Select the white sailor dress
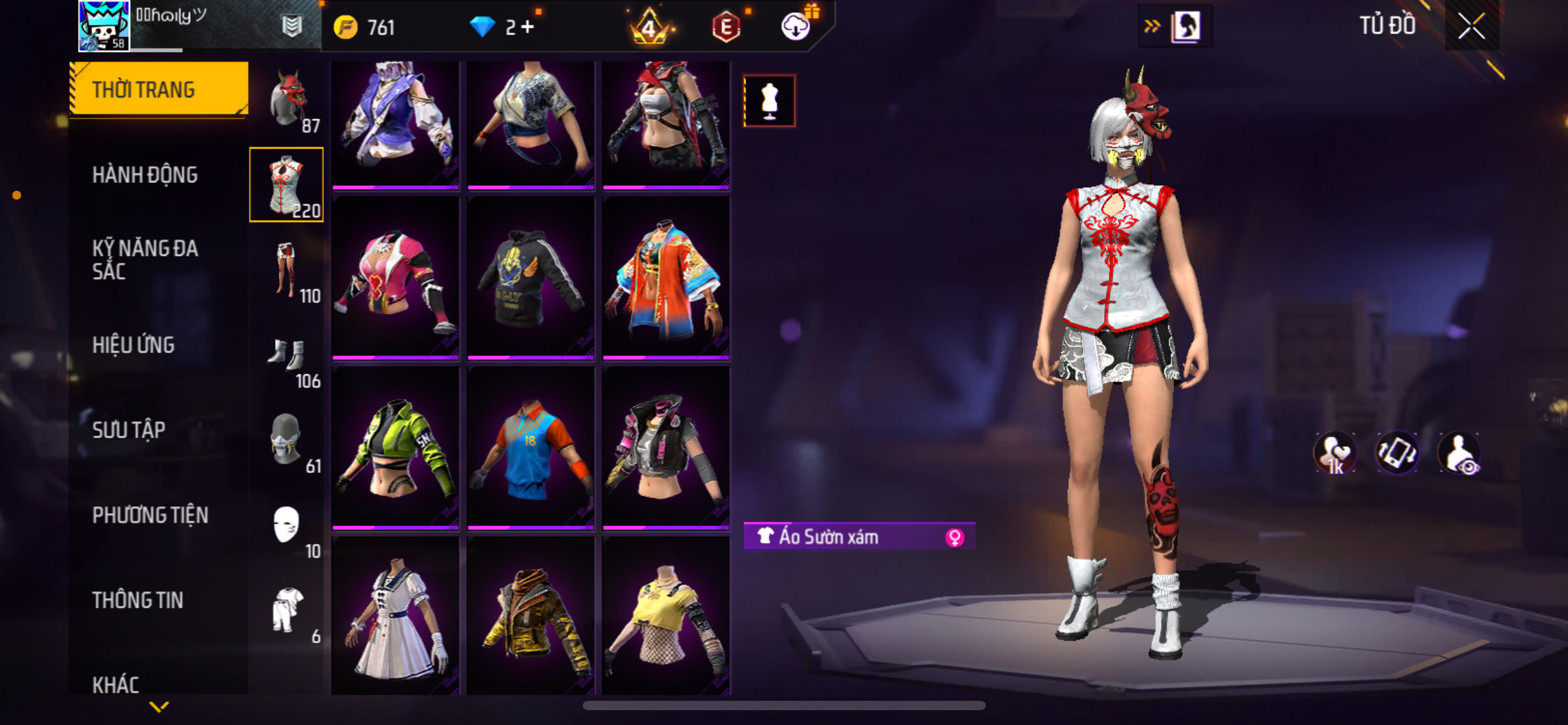 (395, 617)
